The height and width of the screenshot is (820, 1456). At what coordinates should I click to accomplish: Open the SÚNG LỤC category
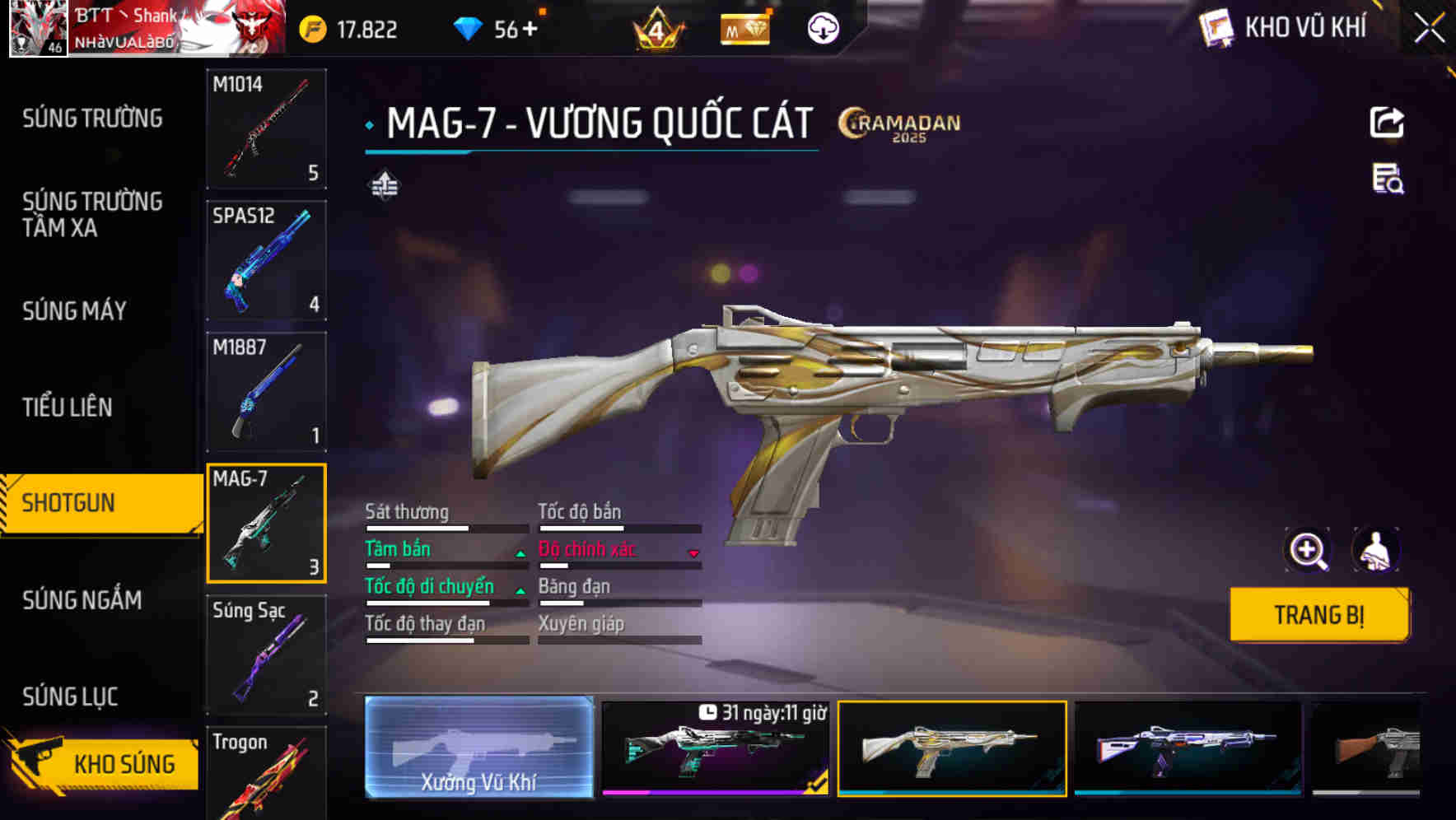coord(70,697)
